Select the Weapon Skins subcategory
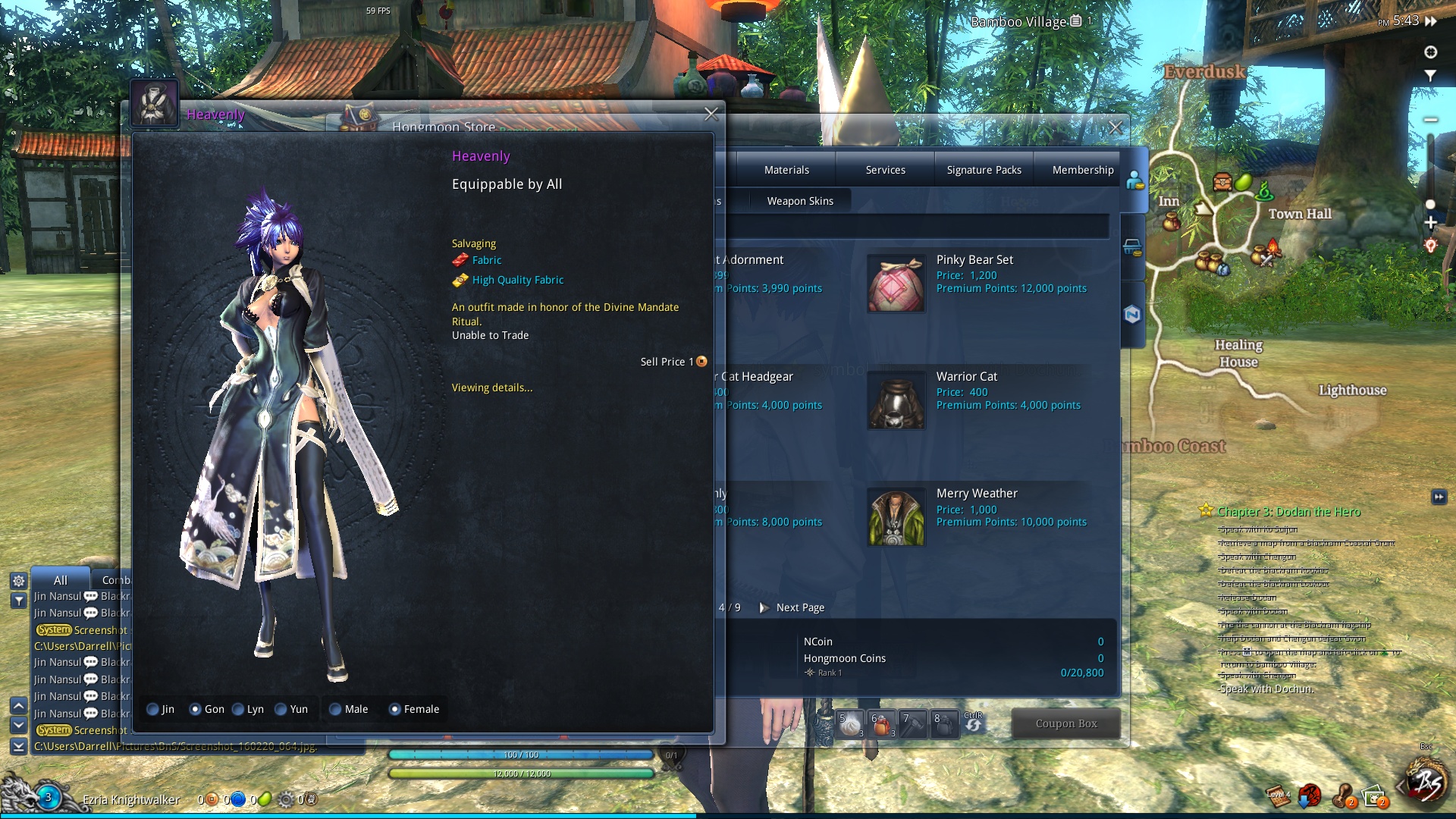Screen dimensions: 1456x819 tap(799, 201)
